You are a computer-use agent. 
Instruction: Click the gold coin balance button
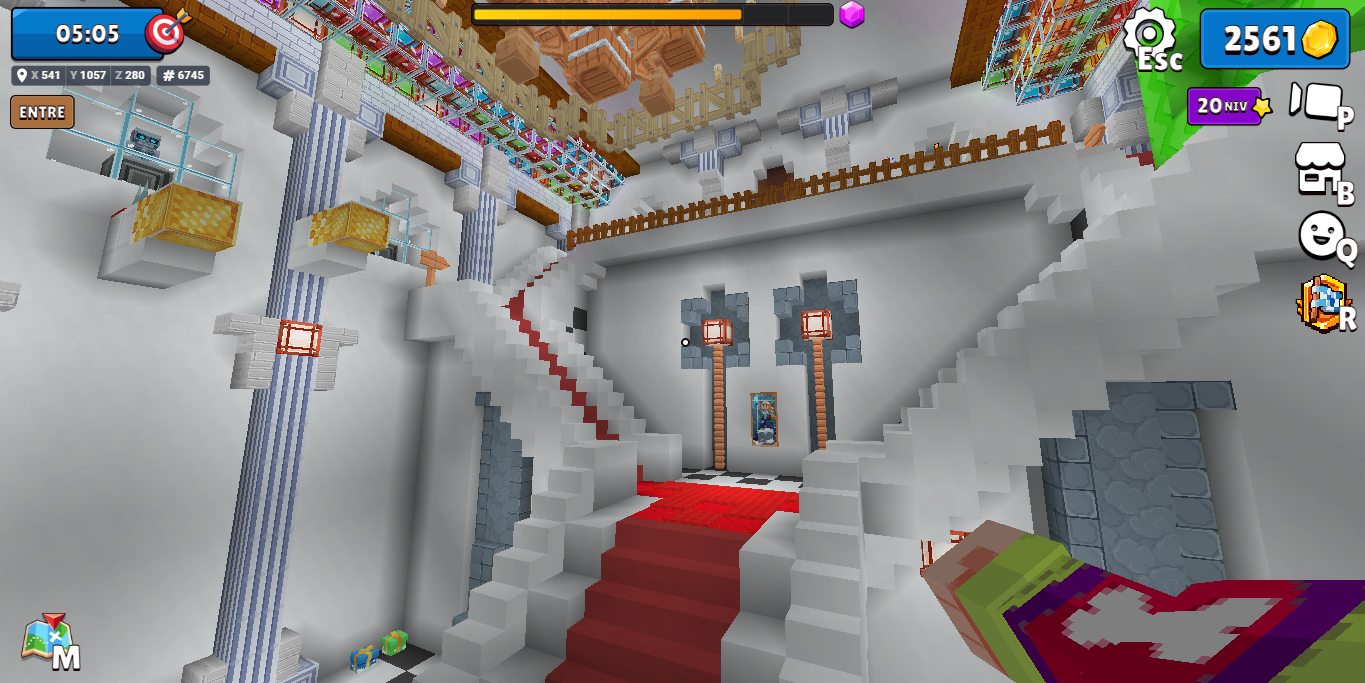pos(1274,39)
